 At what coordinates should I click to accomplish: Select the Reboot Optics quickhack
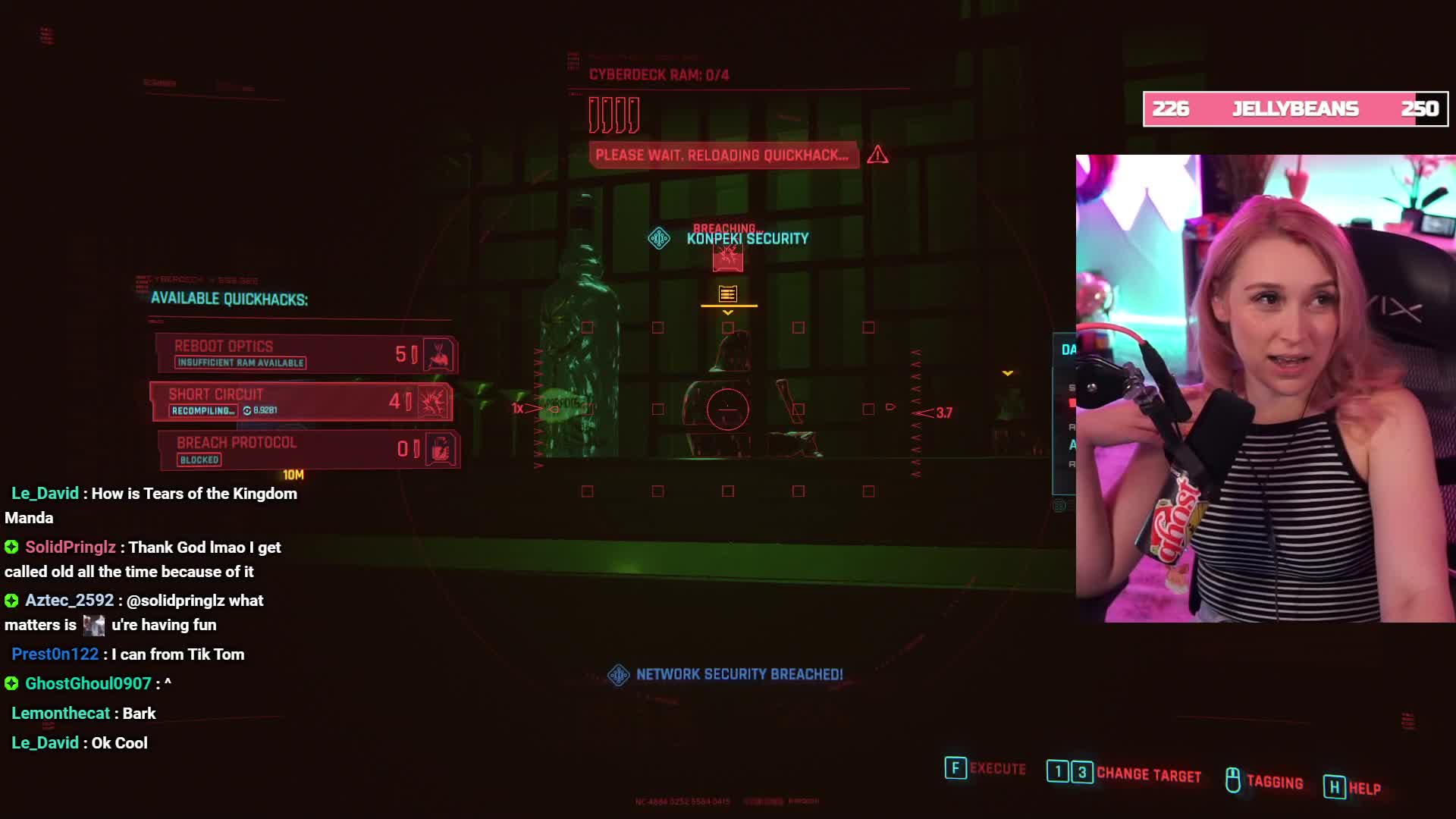tap(306, 353)
